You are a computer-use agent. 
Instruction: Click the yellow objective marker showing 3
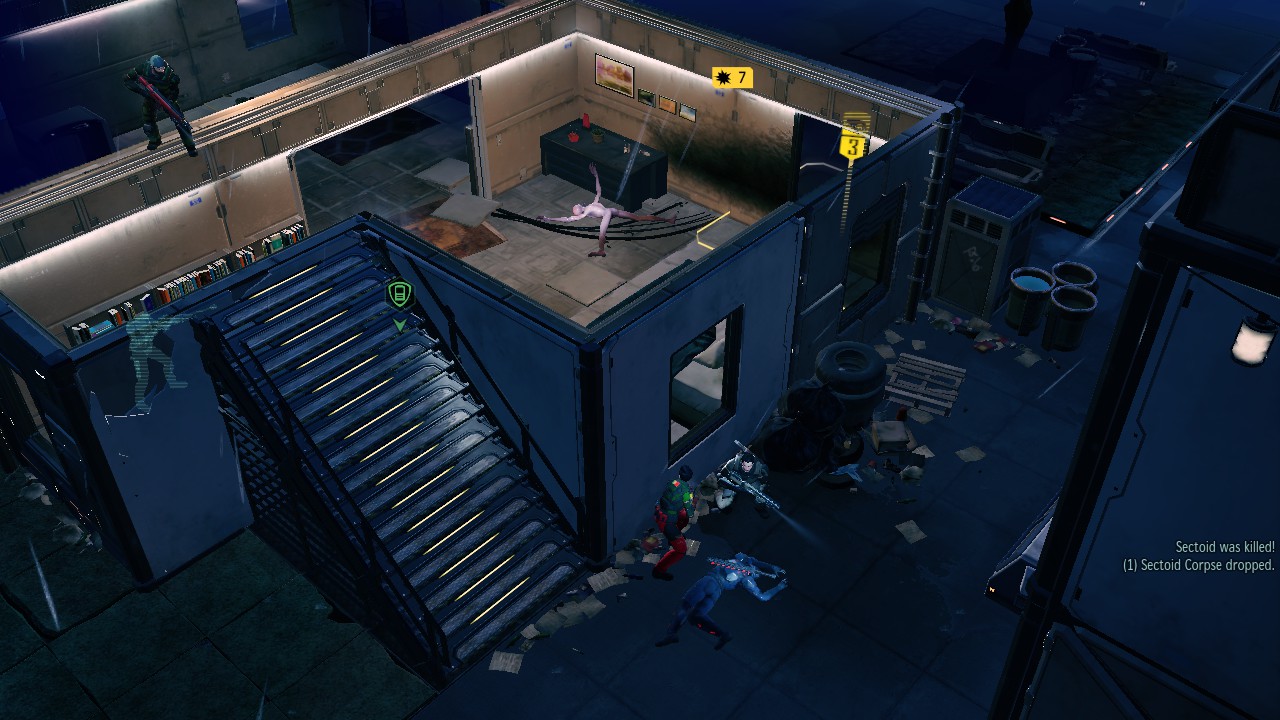[x=853, y=147]
